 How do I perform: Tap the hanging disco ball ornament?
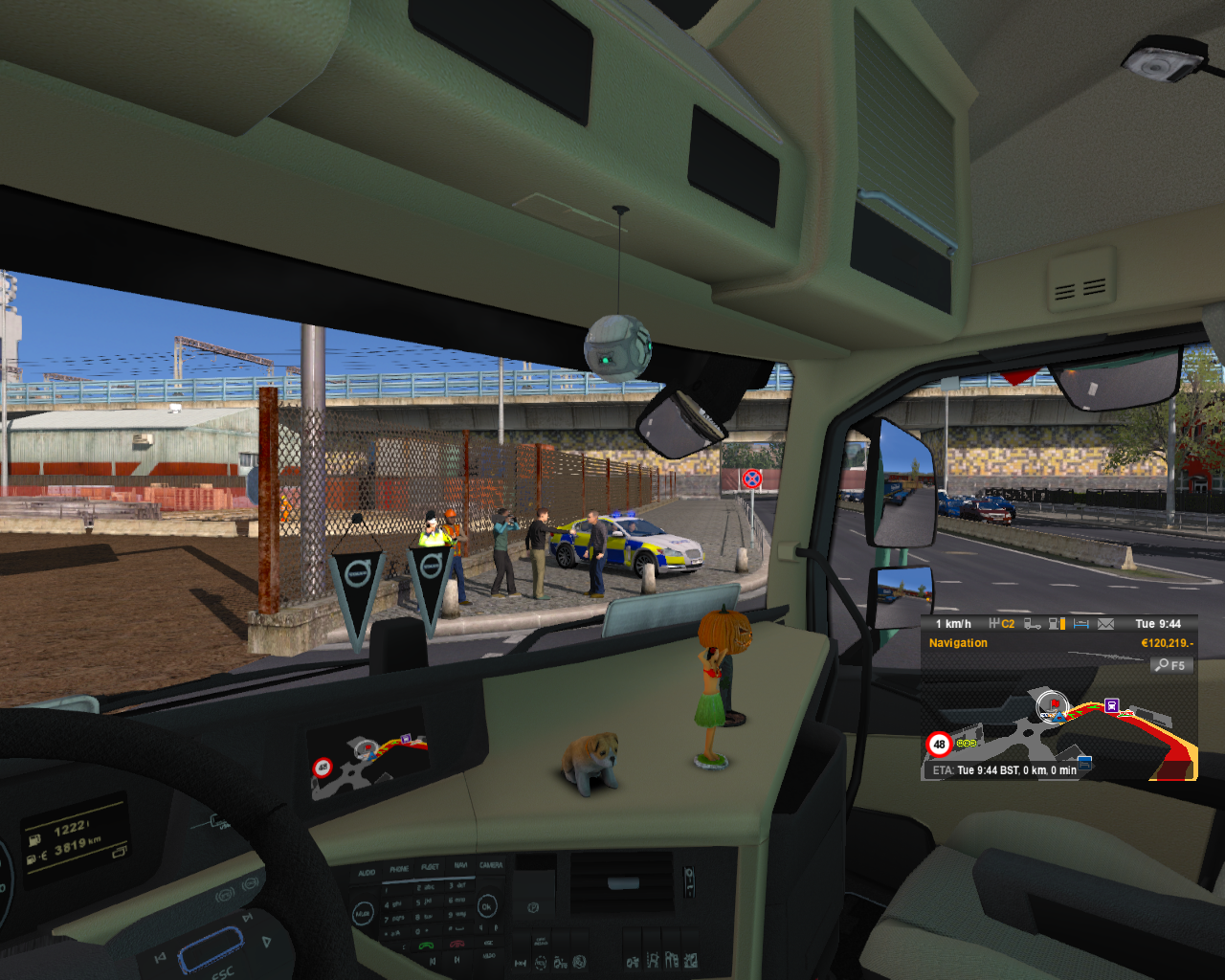point(617,345)
